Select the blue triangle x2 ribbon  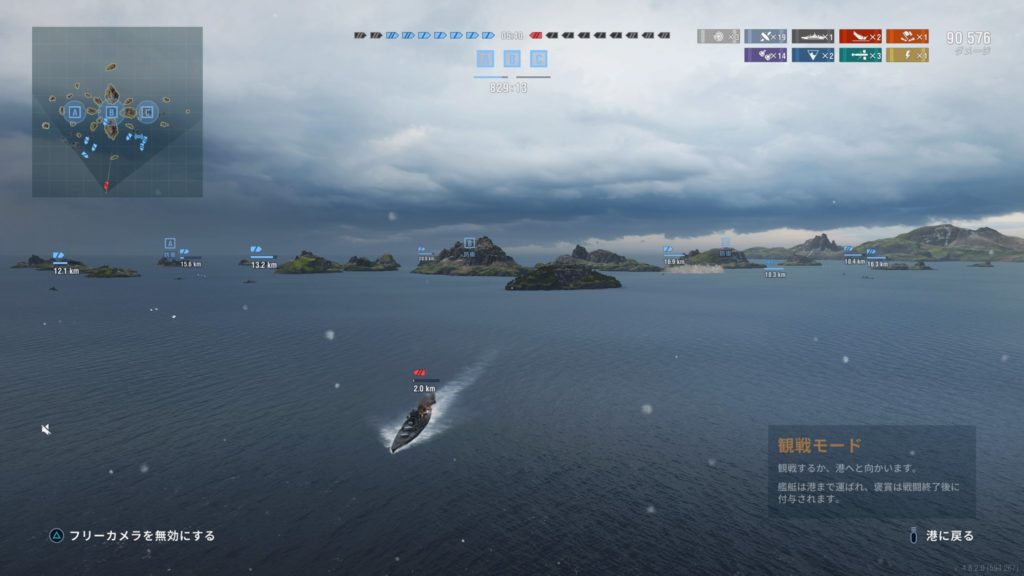812,55
